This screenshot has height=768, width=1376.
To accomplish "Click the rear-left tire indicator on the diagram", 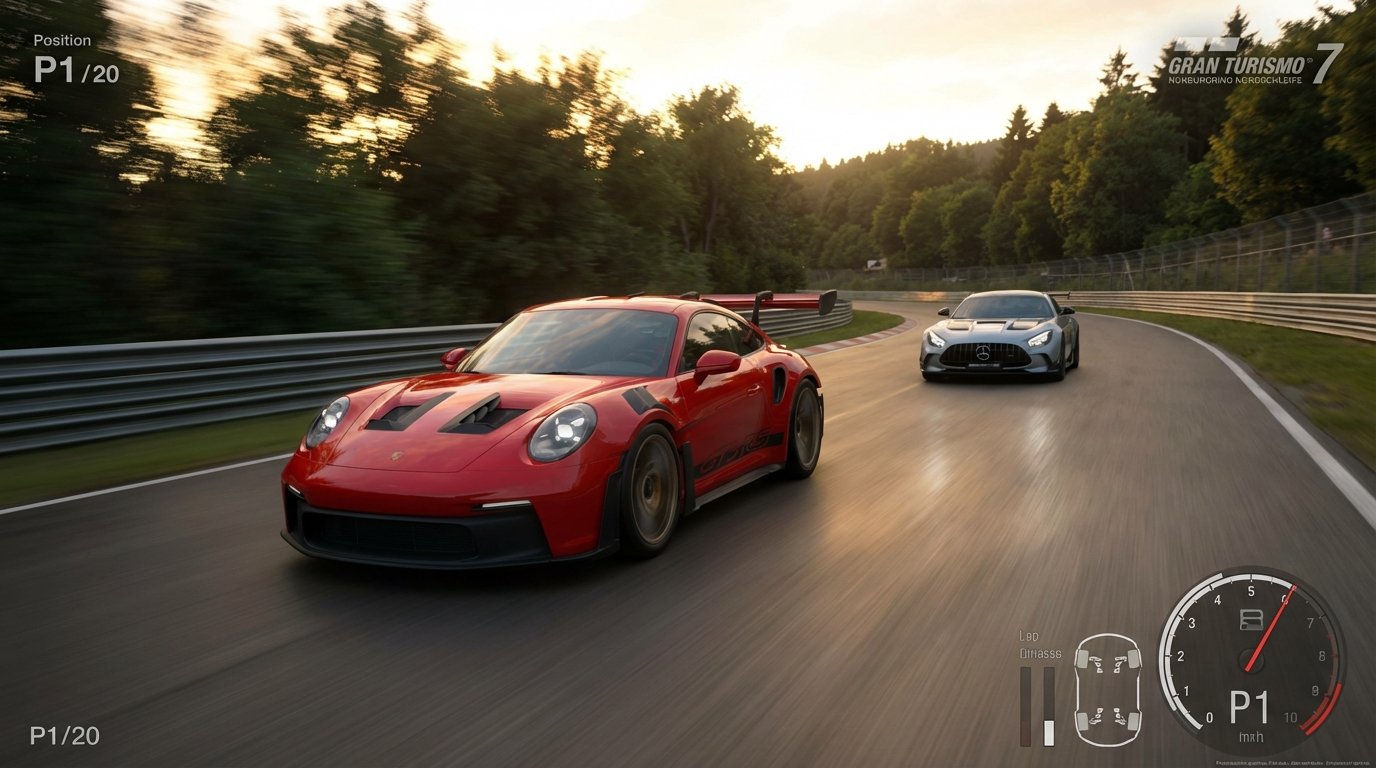I will (x=1081, y=721).
